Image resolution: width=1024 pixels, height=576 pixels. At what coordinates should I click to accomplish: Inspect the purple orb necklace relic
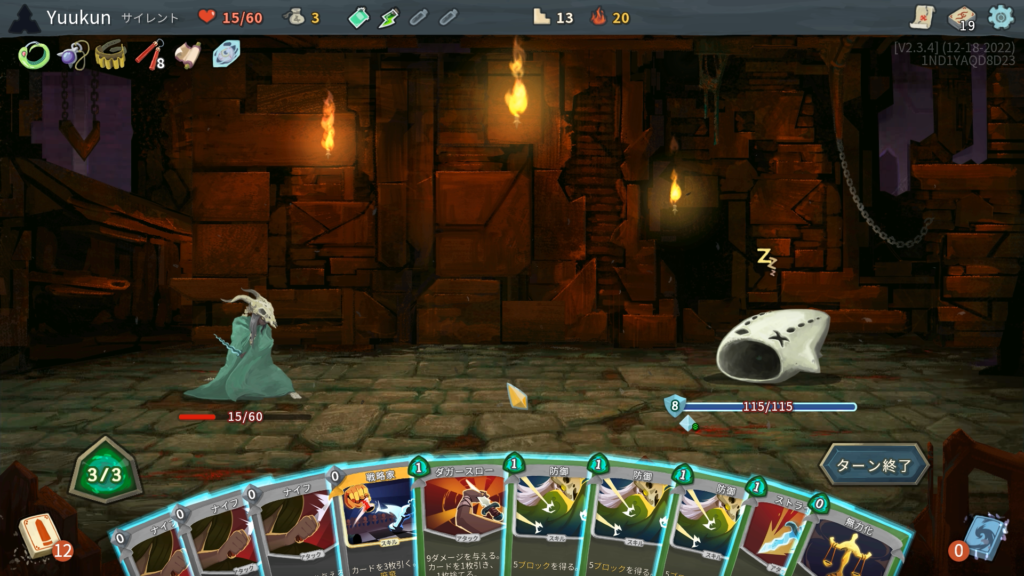point(71,55)
